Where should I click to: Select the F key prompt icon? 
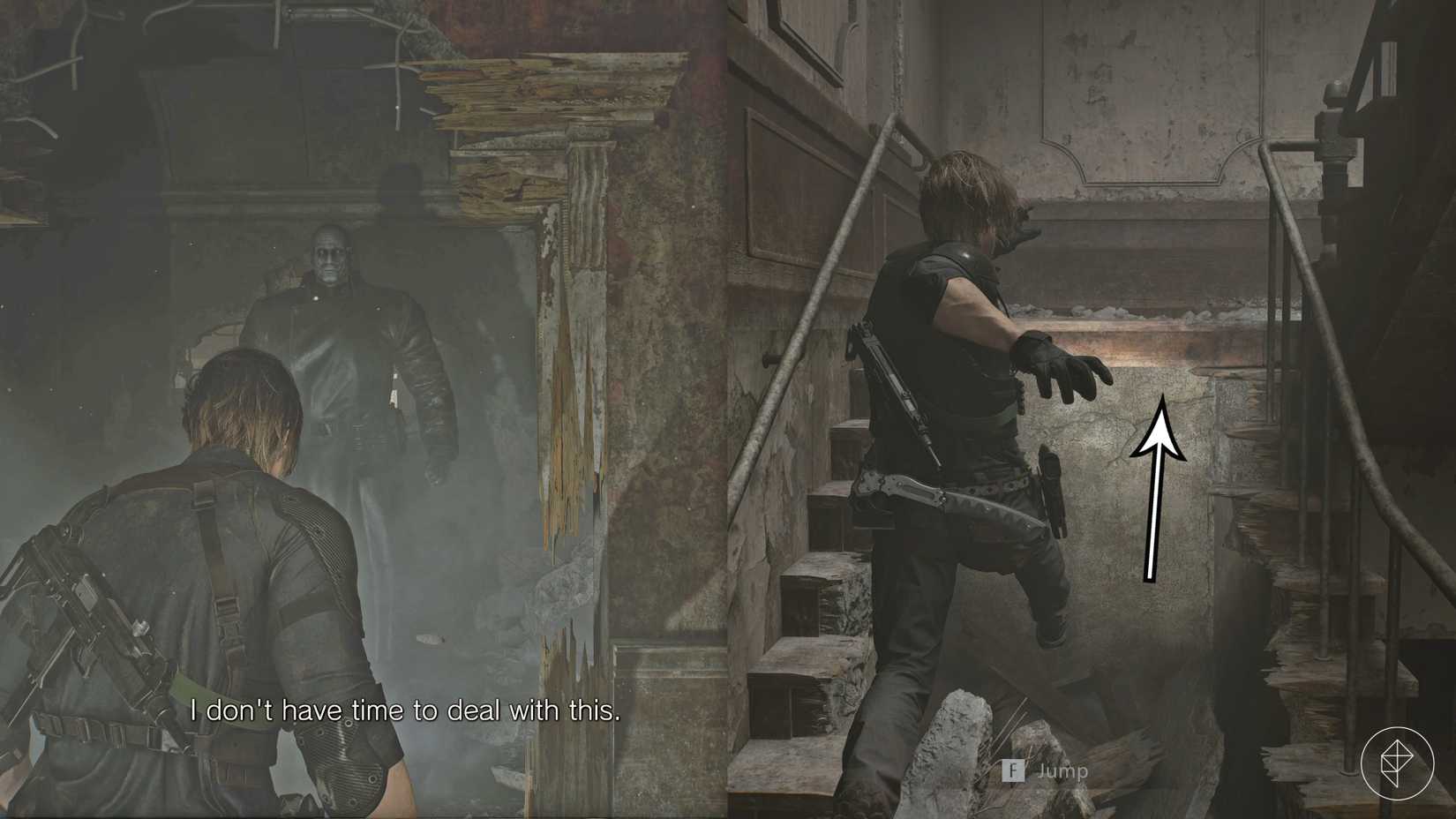[1012, 770]
